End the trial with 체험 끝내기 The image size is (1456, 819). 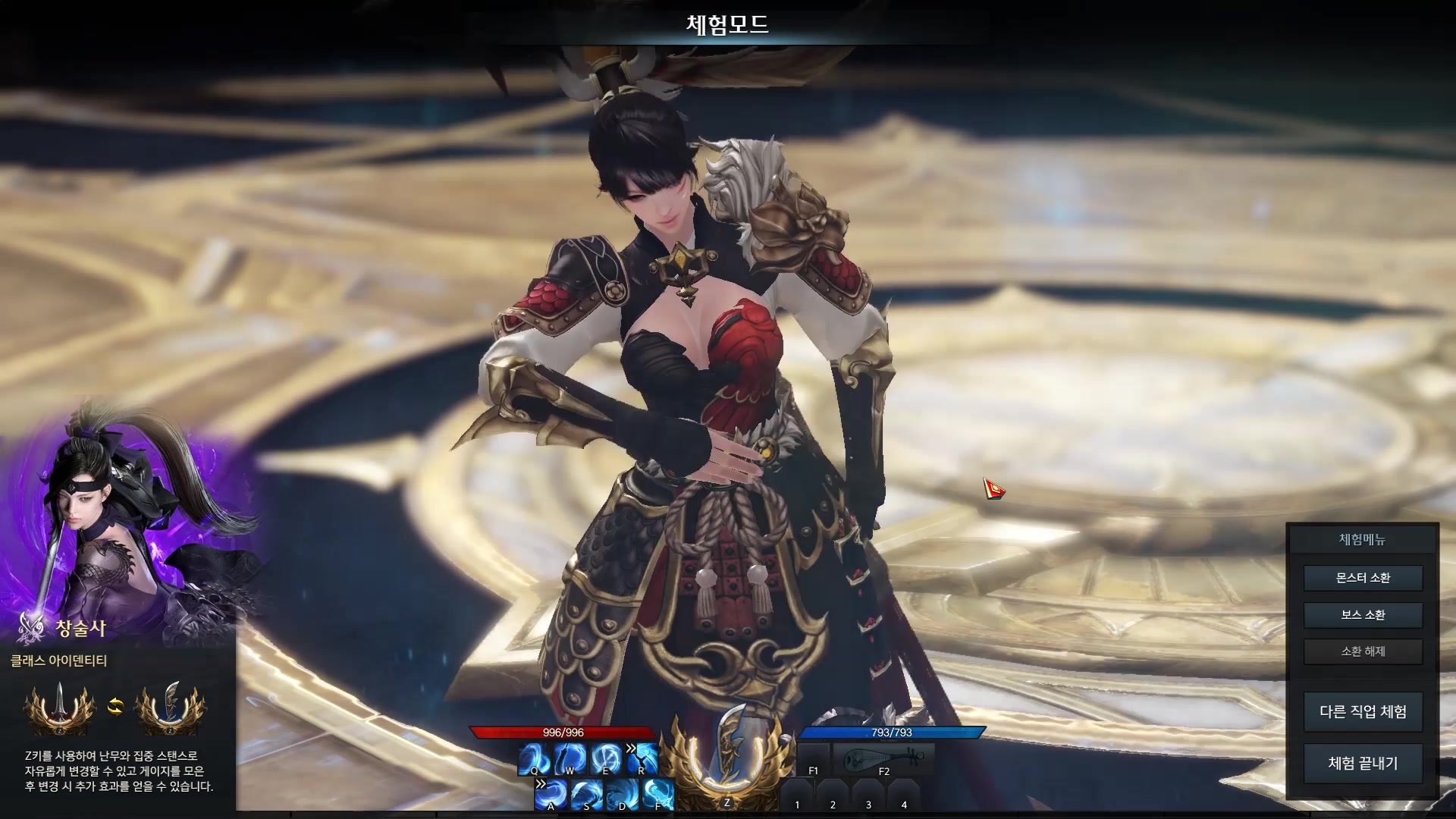click(x=1363, y=763)
